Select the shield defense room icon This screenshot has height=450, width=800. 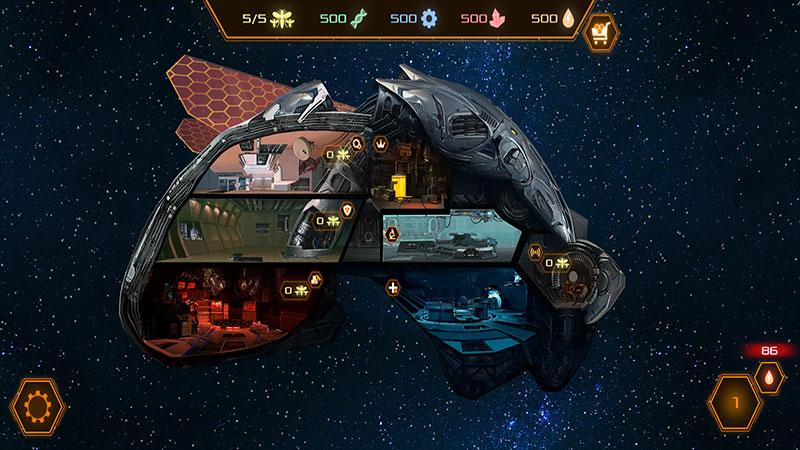(x=348, y=210)
